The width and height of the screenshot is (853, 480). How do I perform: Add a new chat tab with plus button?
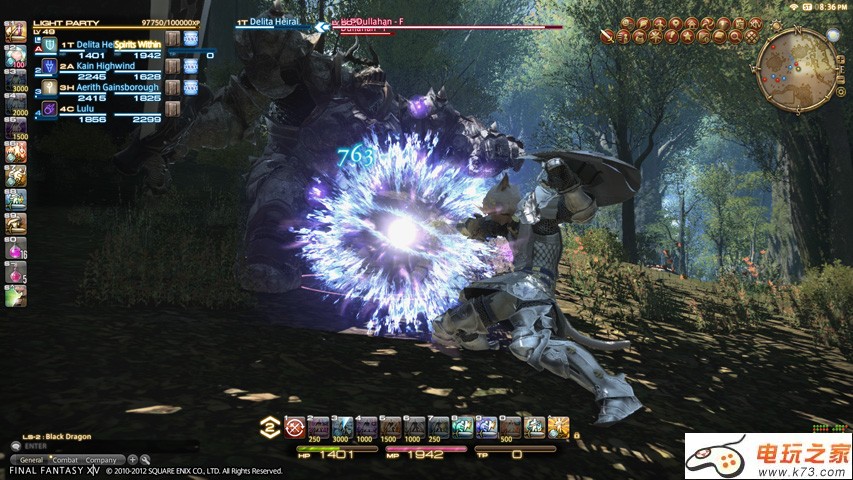pos(133,459)
